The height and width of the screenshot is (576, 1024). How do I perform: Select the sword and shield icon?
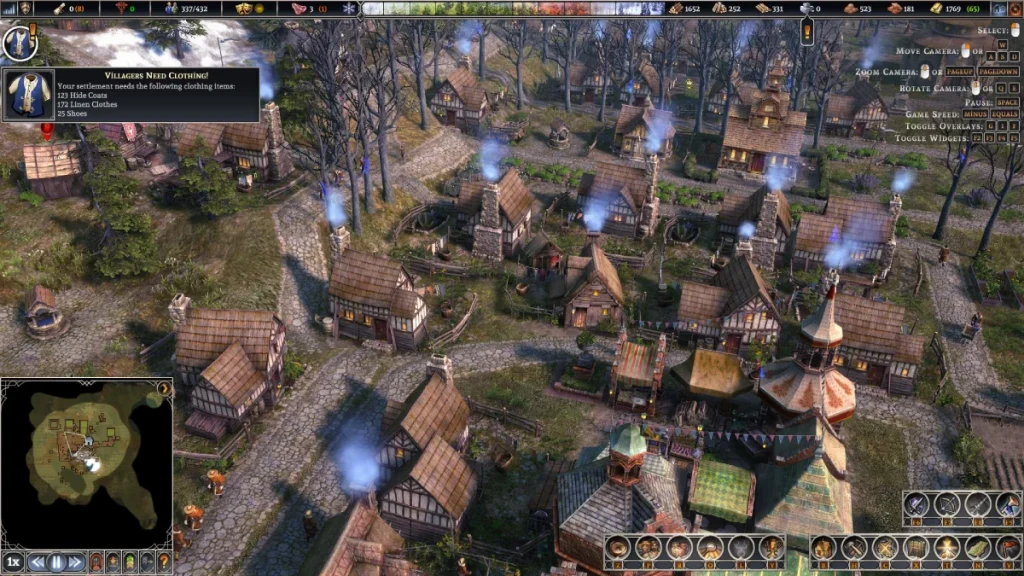tap(918, 505)
